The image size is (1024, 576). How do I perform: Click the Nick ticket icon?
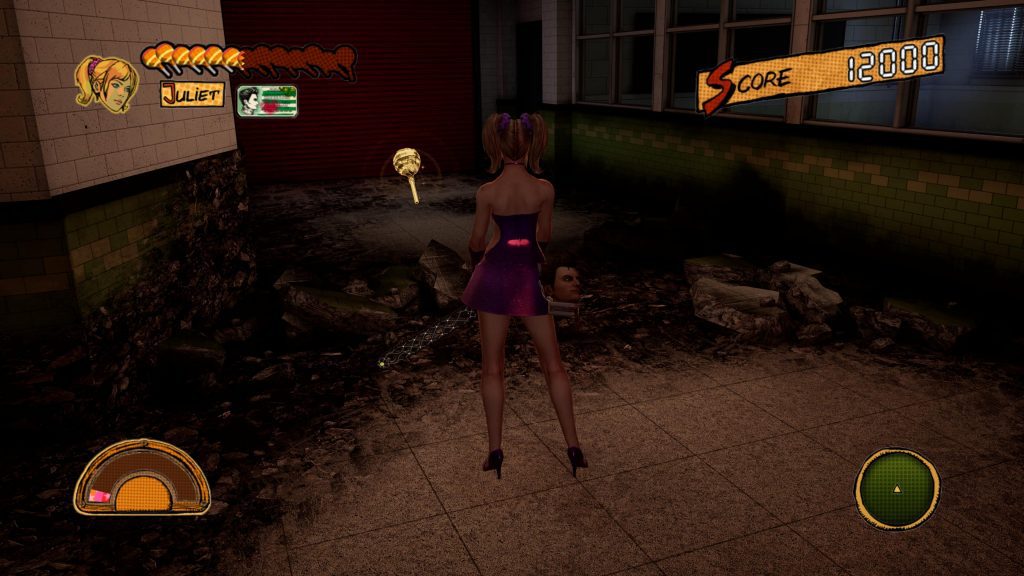266,100
